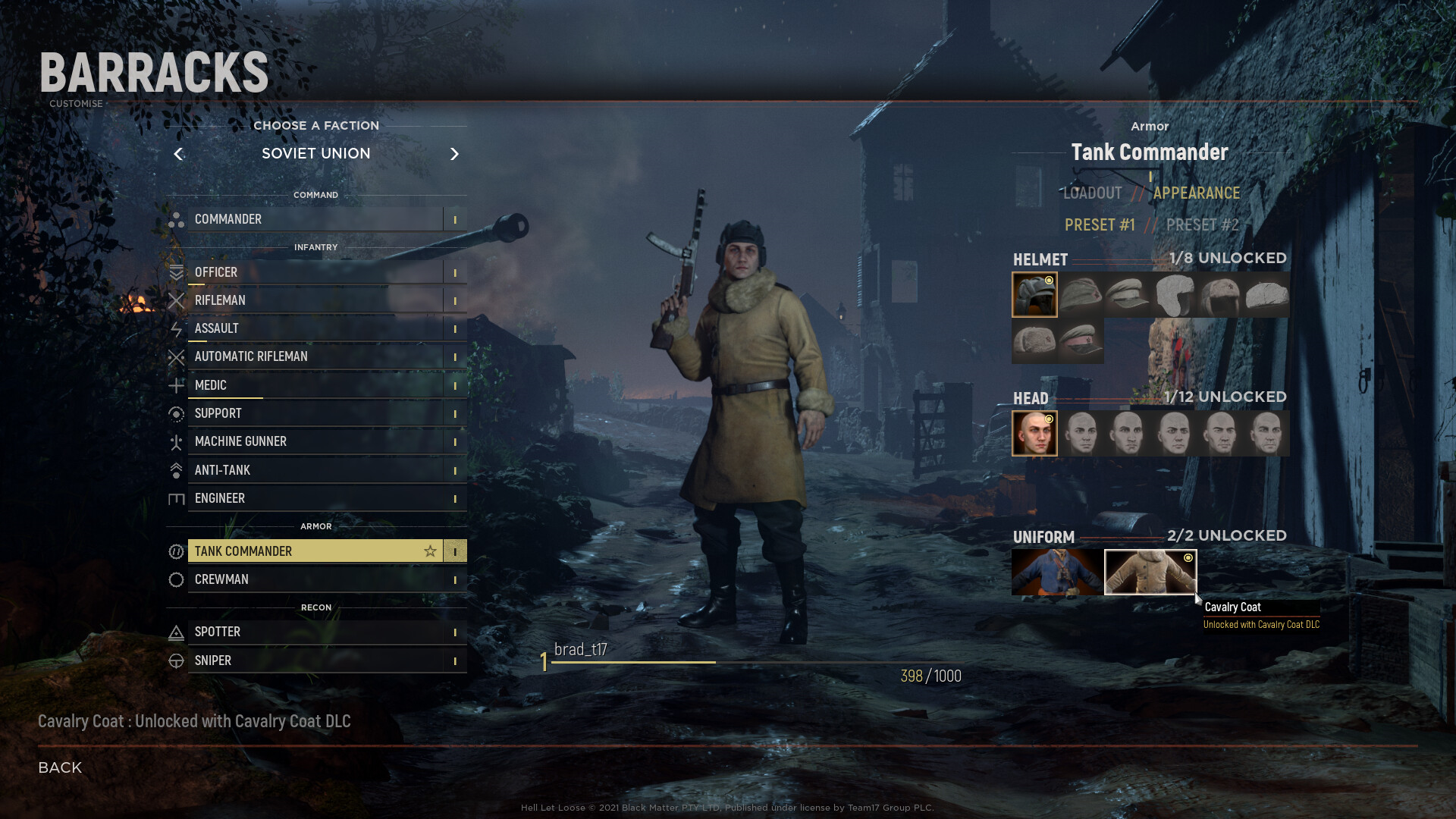1456x819 pixels.
Task: Switch to Preset #2
Action: 1202,225
